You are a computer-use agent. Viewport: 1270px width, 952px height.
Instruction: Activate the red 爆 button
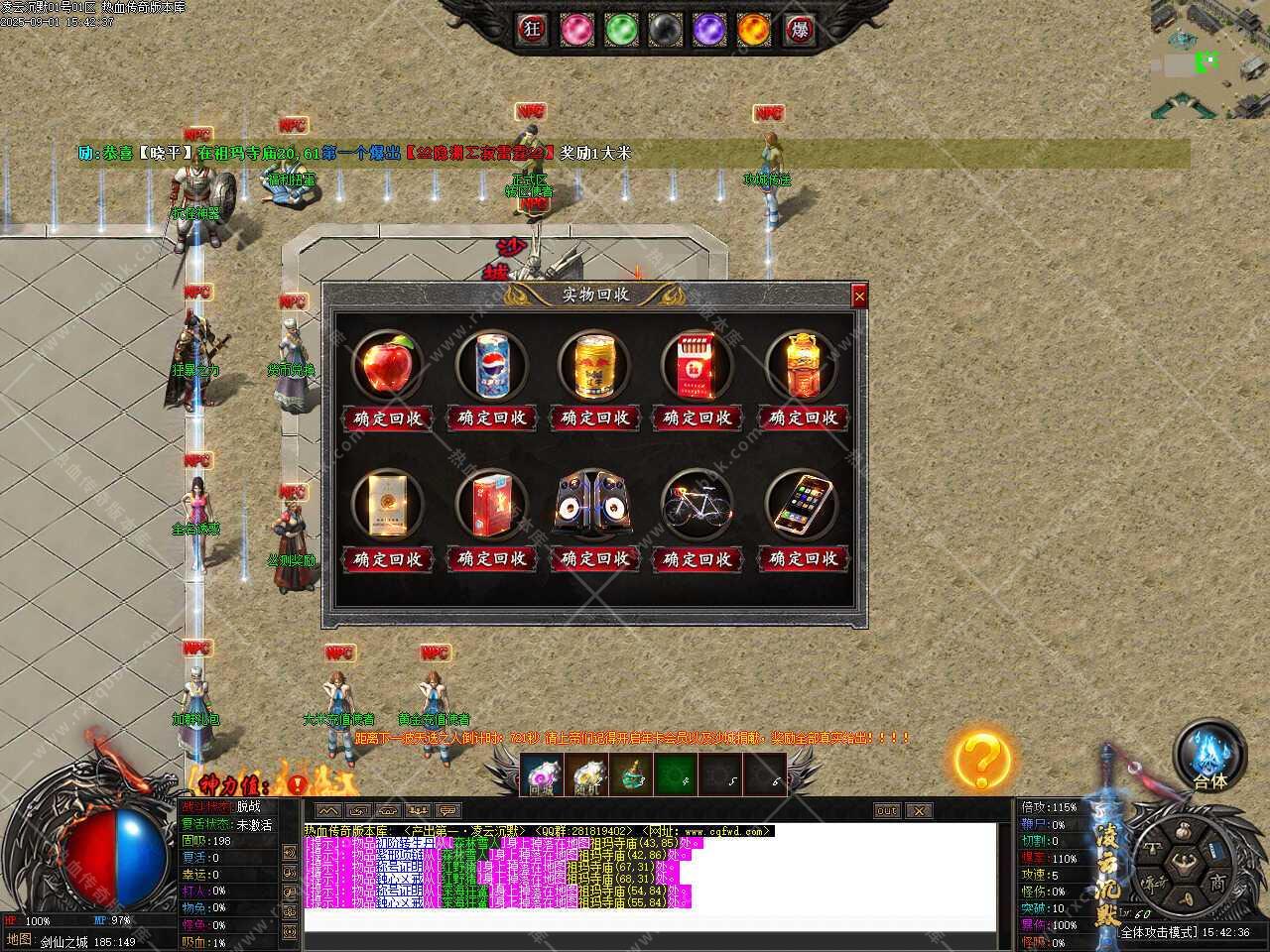(799, 30)
